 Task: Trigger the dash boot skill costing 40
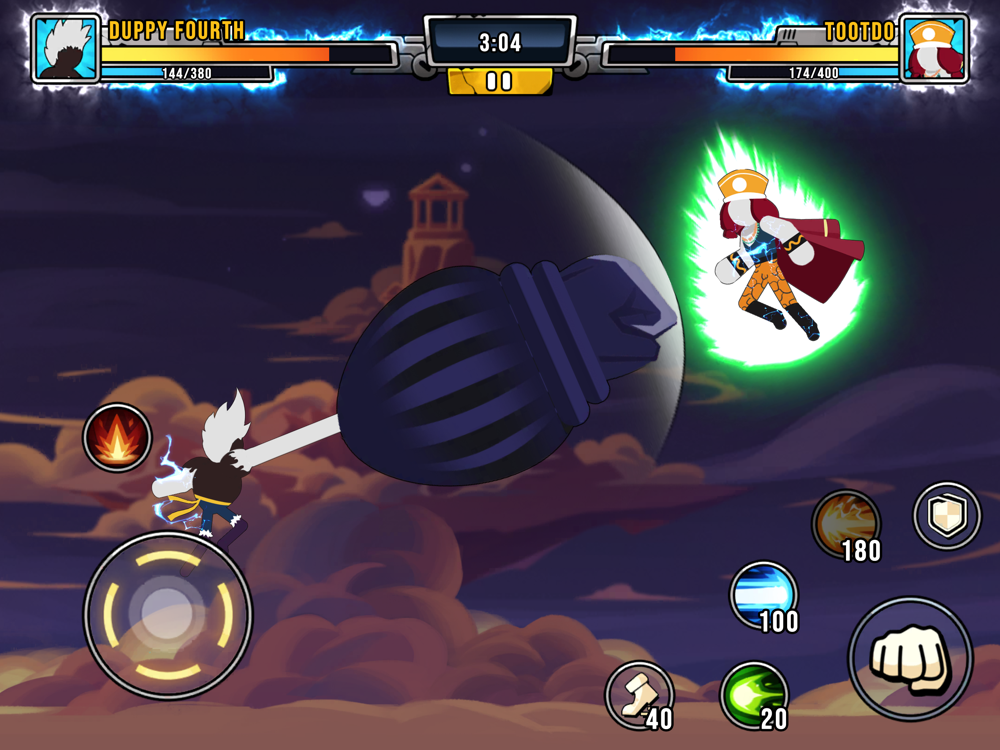638,694
